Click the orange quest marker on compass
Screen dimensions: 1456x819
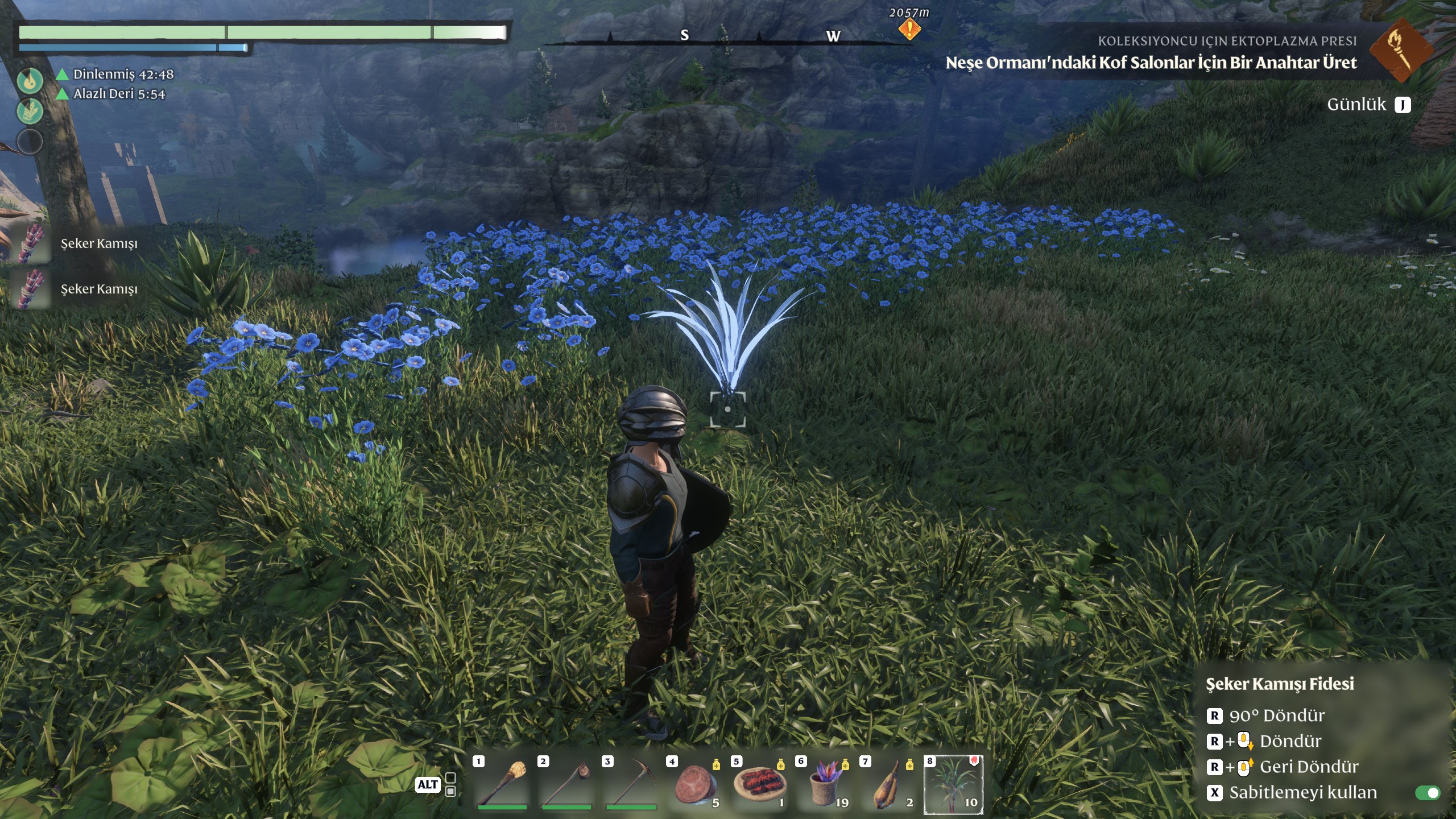pos(909,29)
